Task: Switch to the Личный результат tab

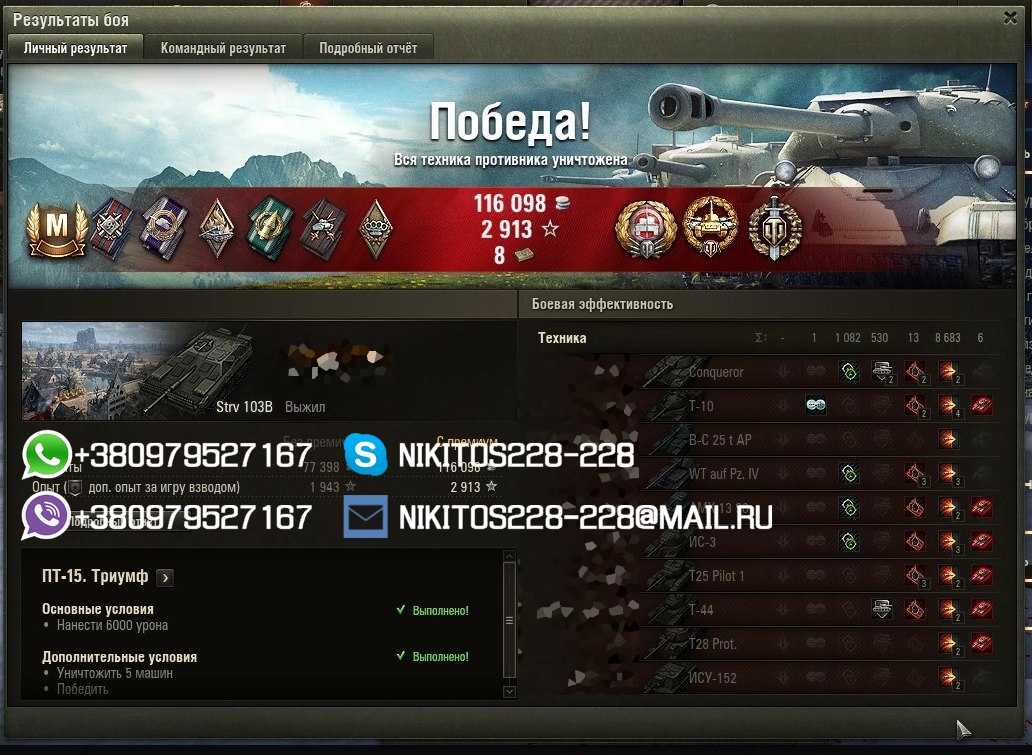Action: (76, 48)
